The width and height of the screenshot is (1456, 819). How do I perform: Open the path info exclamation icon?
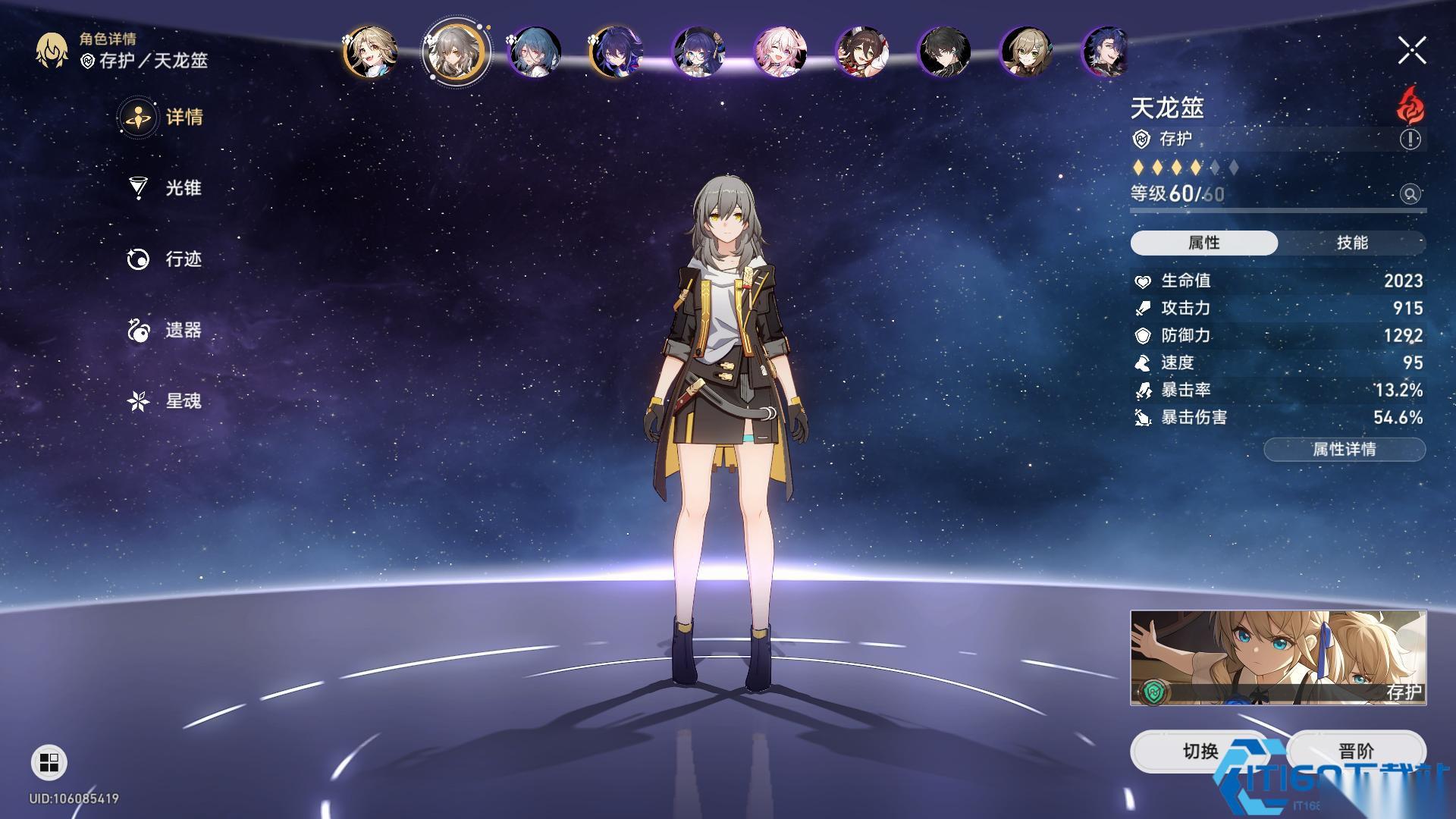click(x=1410, y=140)
